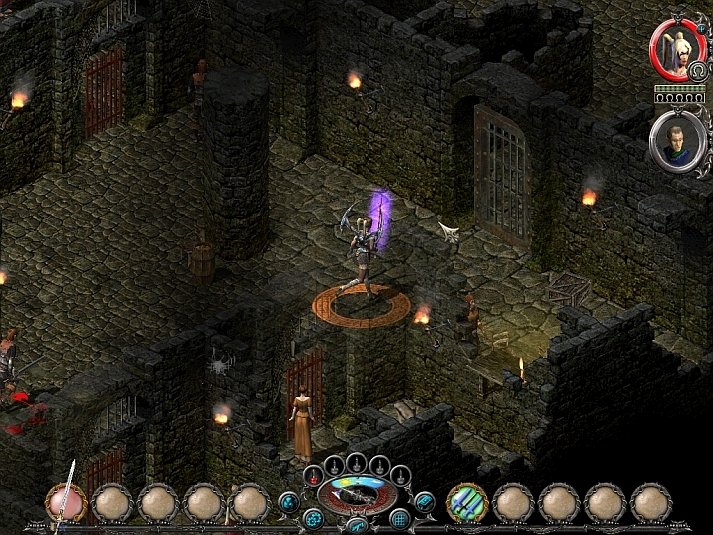The image size is (713, 535).
Task: Open the blue gear options button
Action: [313, 518]
